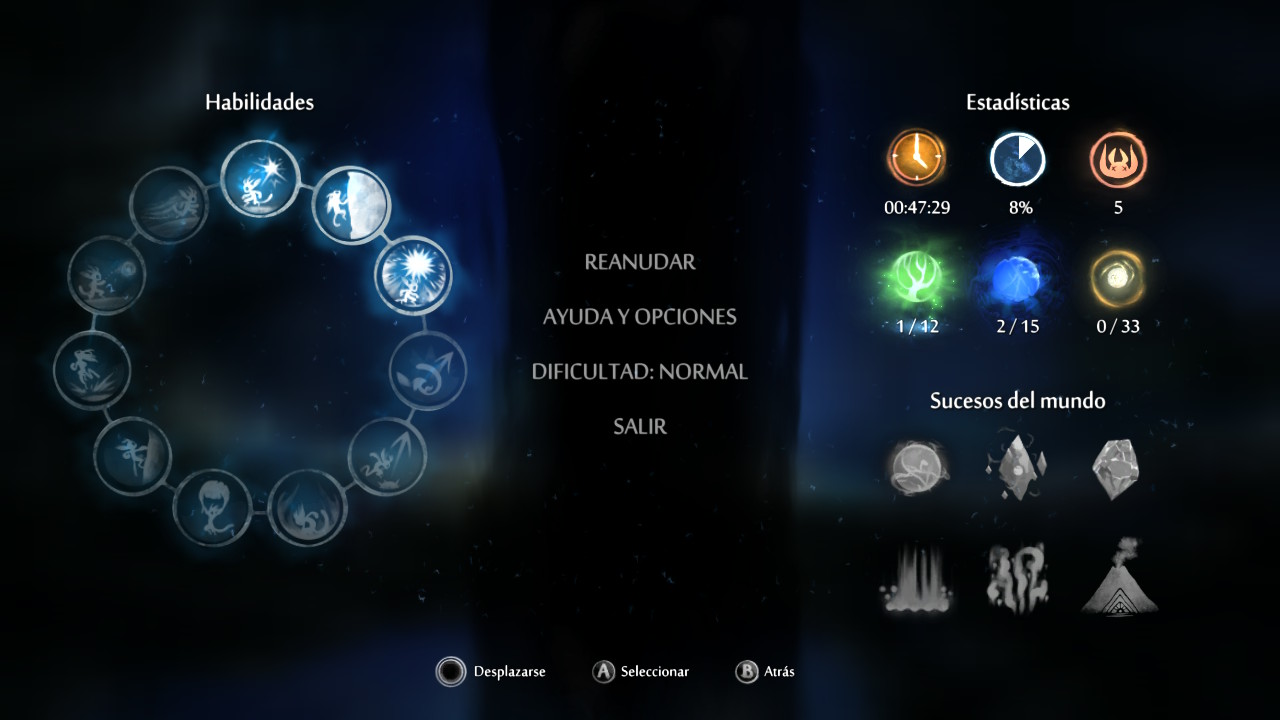Click the map completion pie chart icon
Screen dimensions: 1280x720
(1017, 158)
